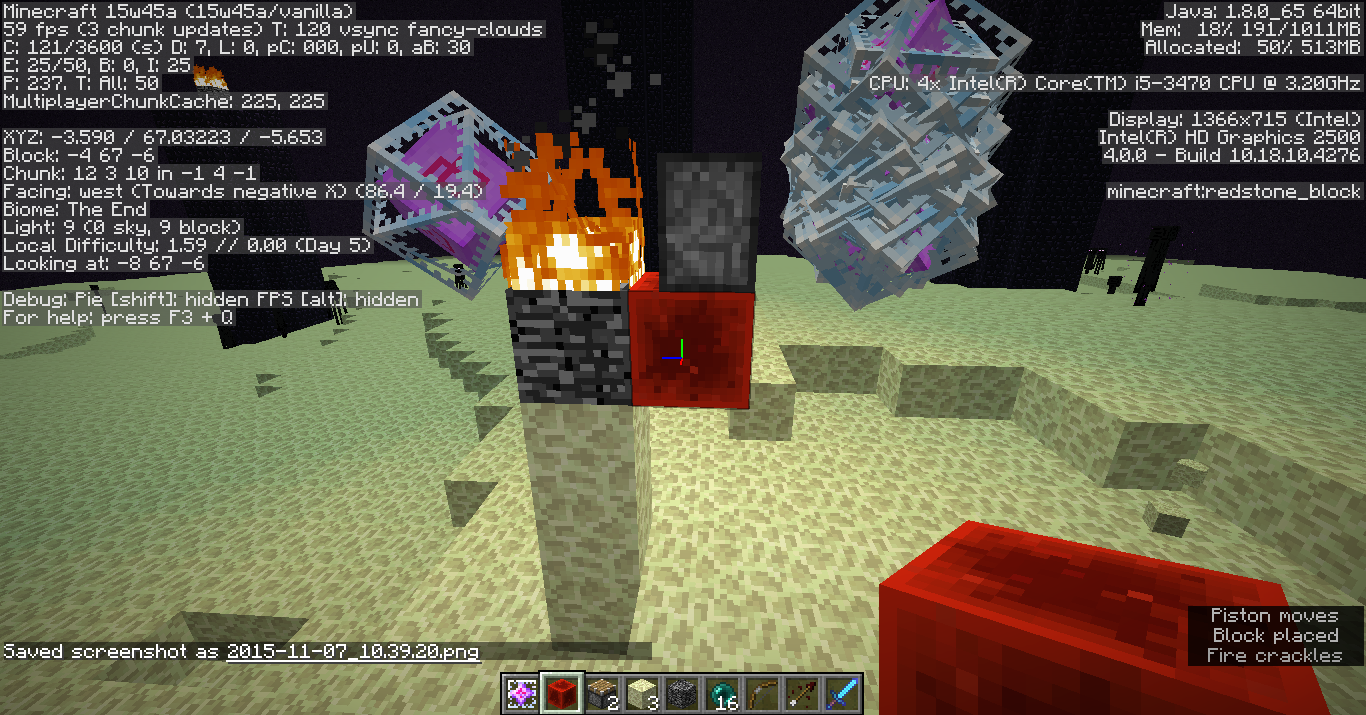1366x715 pixels.
Task: Switch to the bow hotbar slot
Action: (761, 693)
